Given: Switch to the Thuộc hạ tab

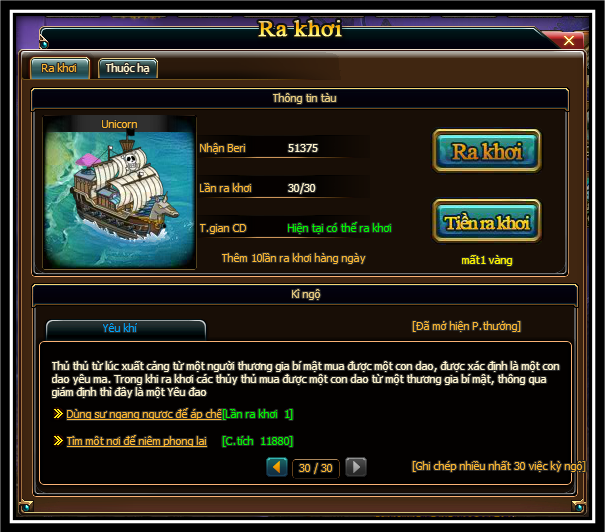Looking at the screenshot, I should click(127, 68).
